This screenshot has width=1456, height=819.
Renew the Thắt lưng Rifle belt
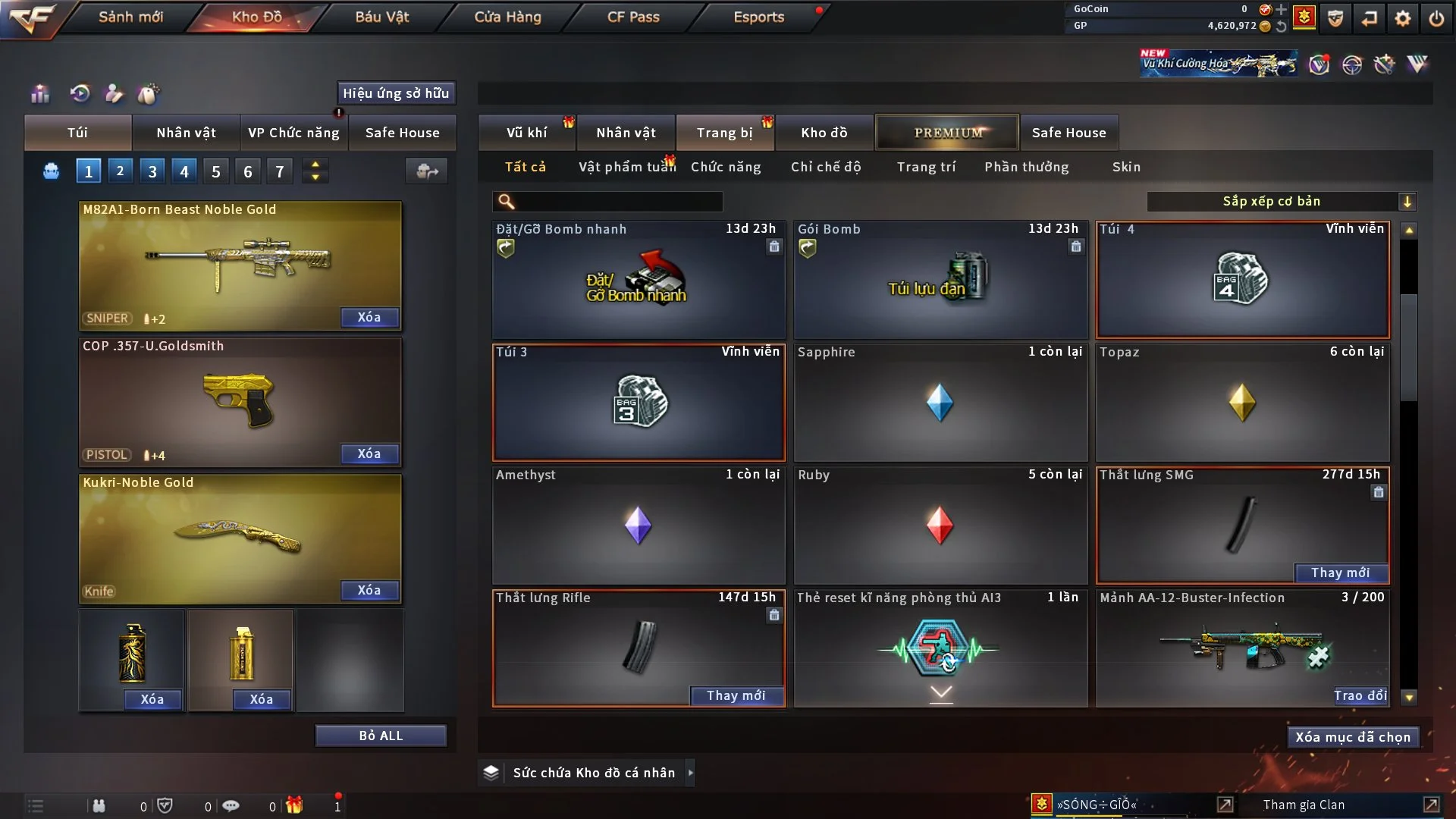click(736, 696)
